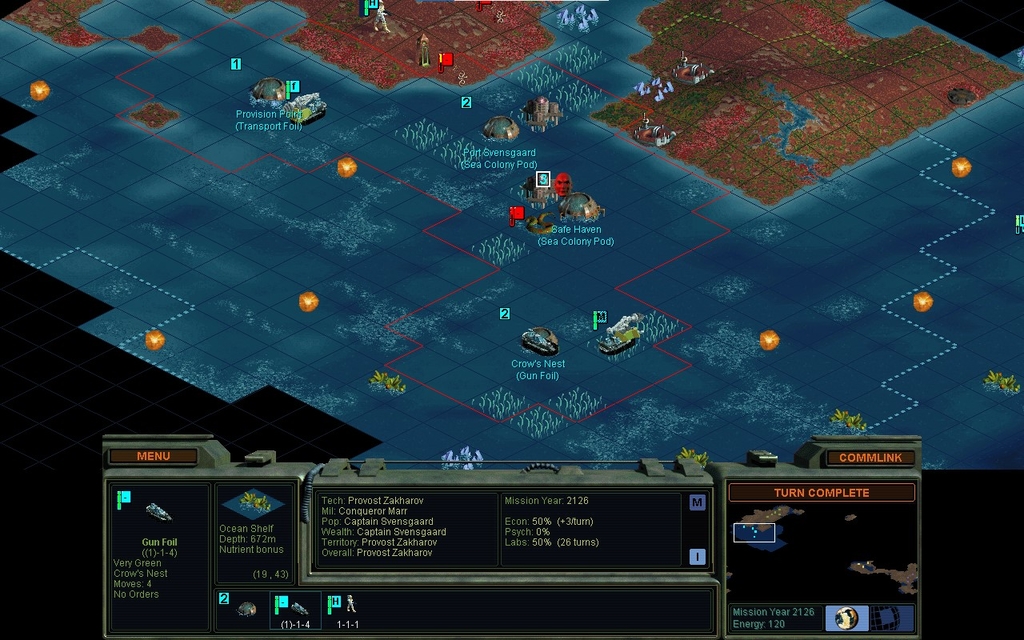Click the flat grid map view button

(x=890, y=617)
